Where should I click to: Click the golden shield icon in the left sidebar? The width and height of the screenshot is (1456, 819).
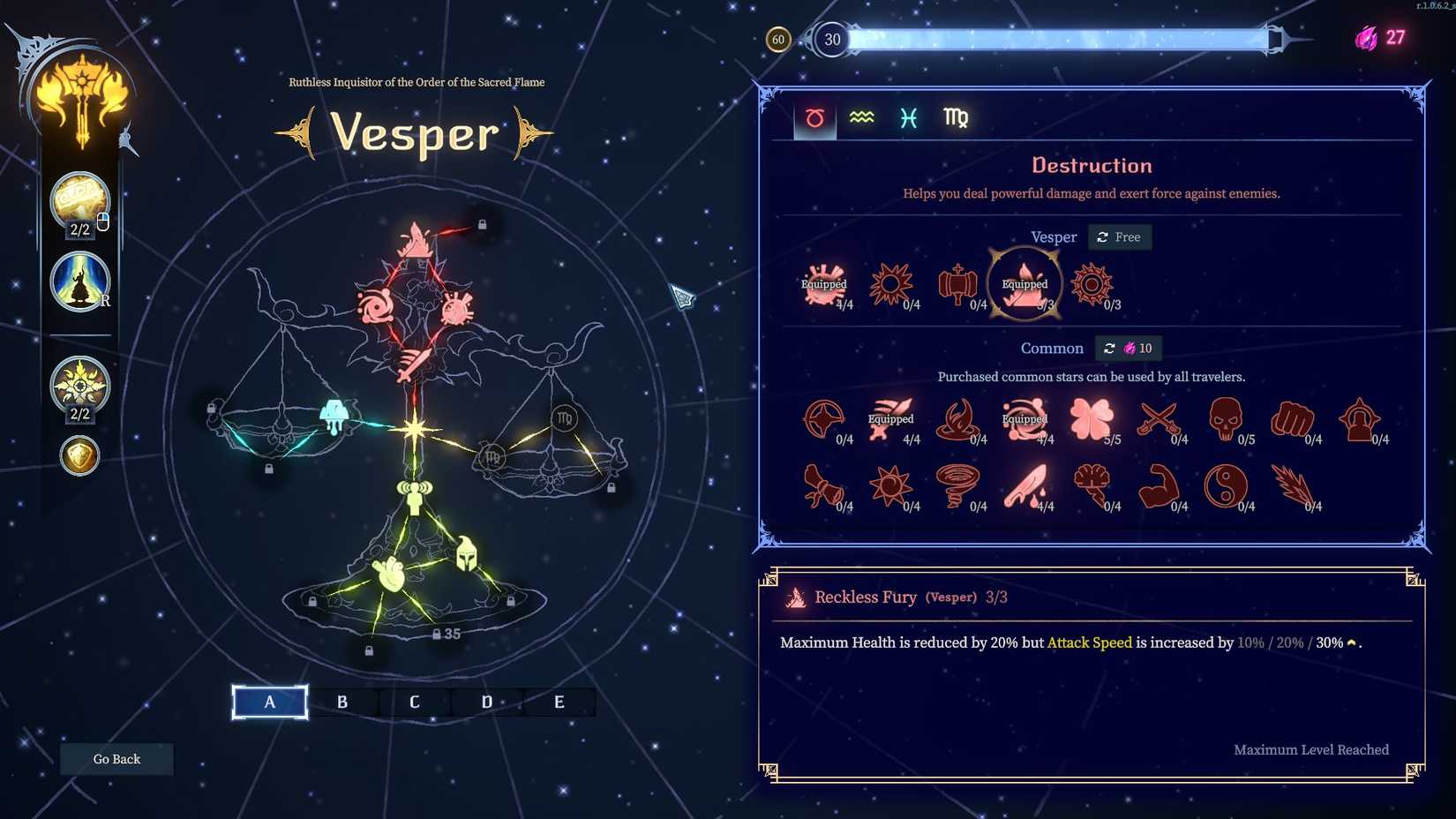tap(79, 456)
